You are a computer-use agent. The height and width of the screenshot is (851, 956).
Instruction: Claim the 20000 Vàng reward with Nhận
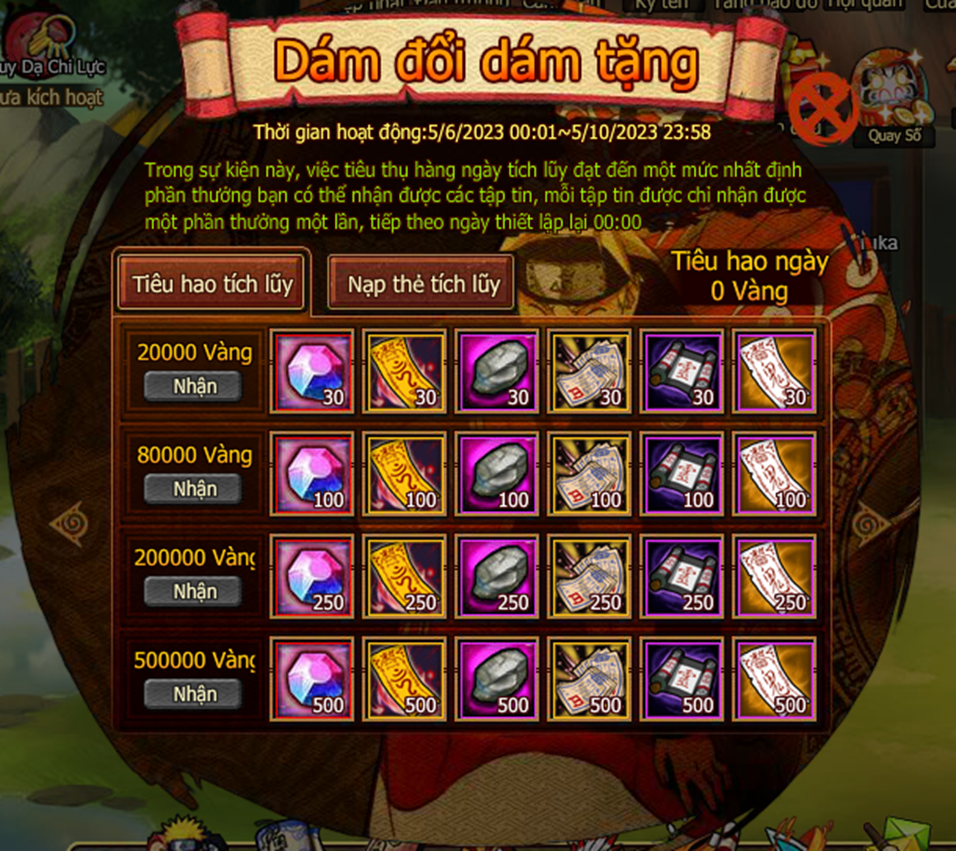(194, 386)
